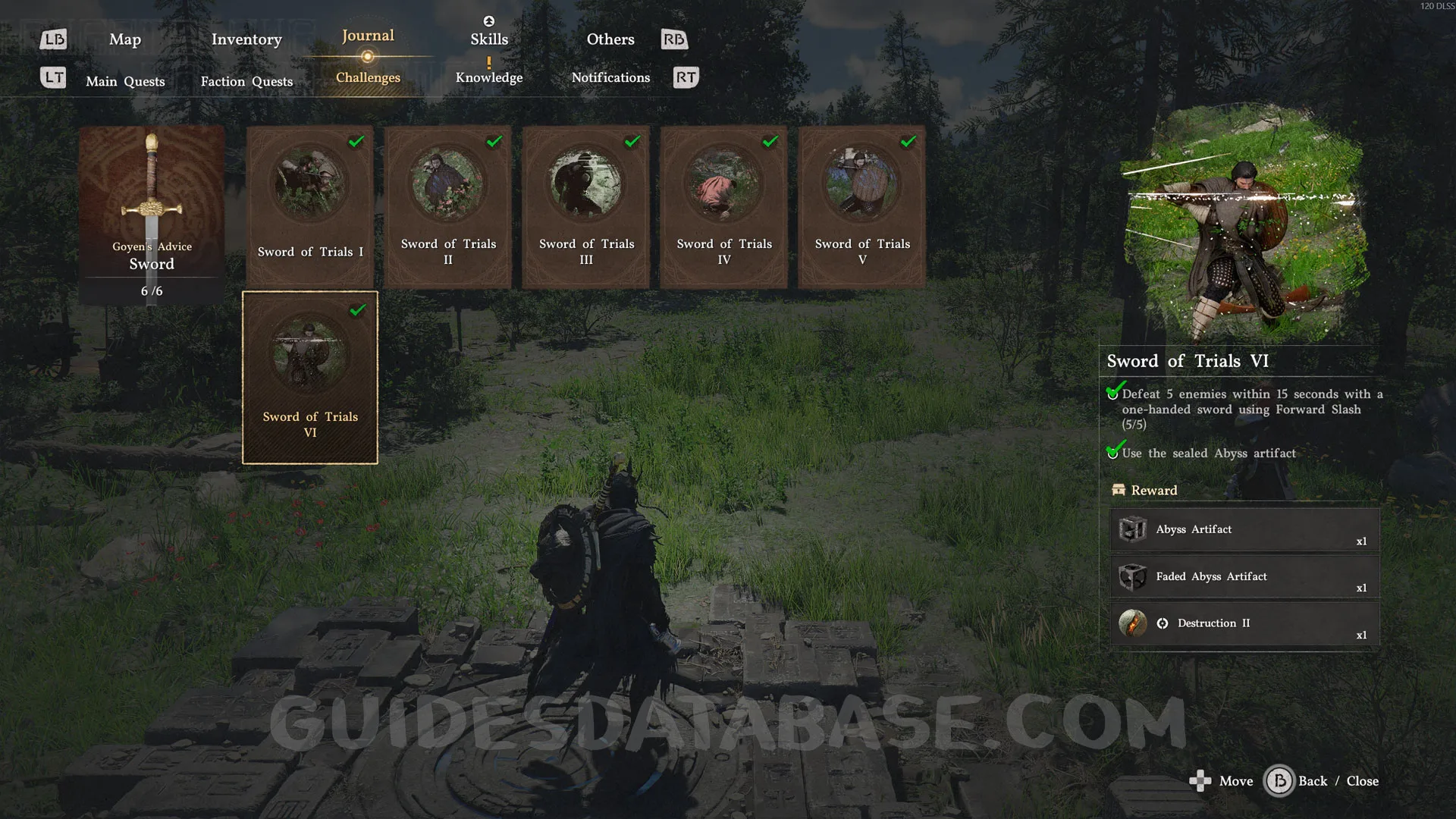This screenshot has height=819, width=1456.
Task: Switch to the Map tab
Action: [125, 39]
